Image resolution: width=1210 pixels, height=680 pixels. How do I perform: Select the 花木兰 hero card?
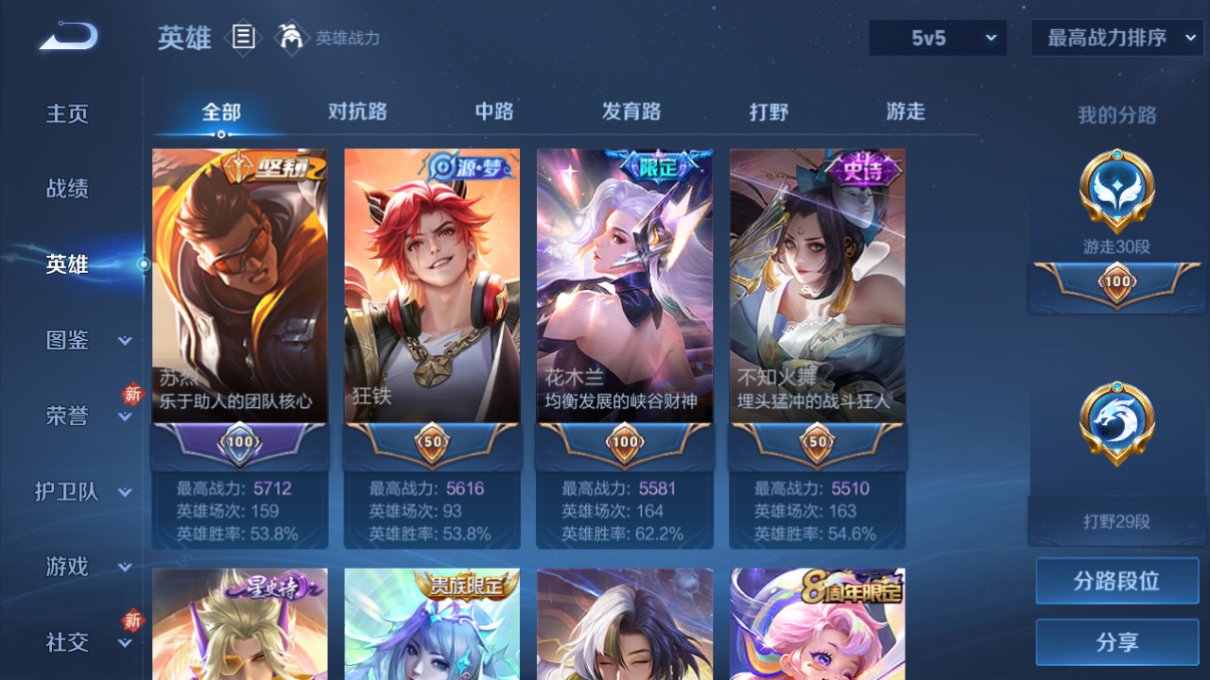pos(625,300)
